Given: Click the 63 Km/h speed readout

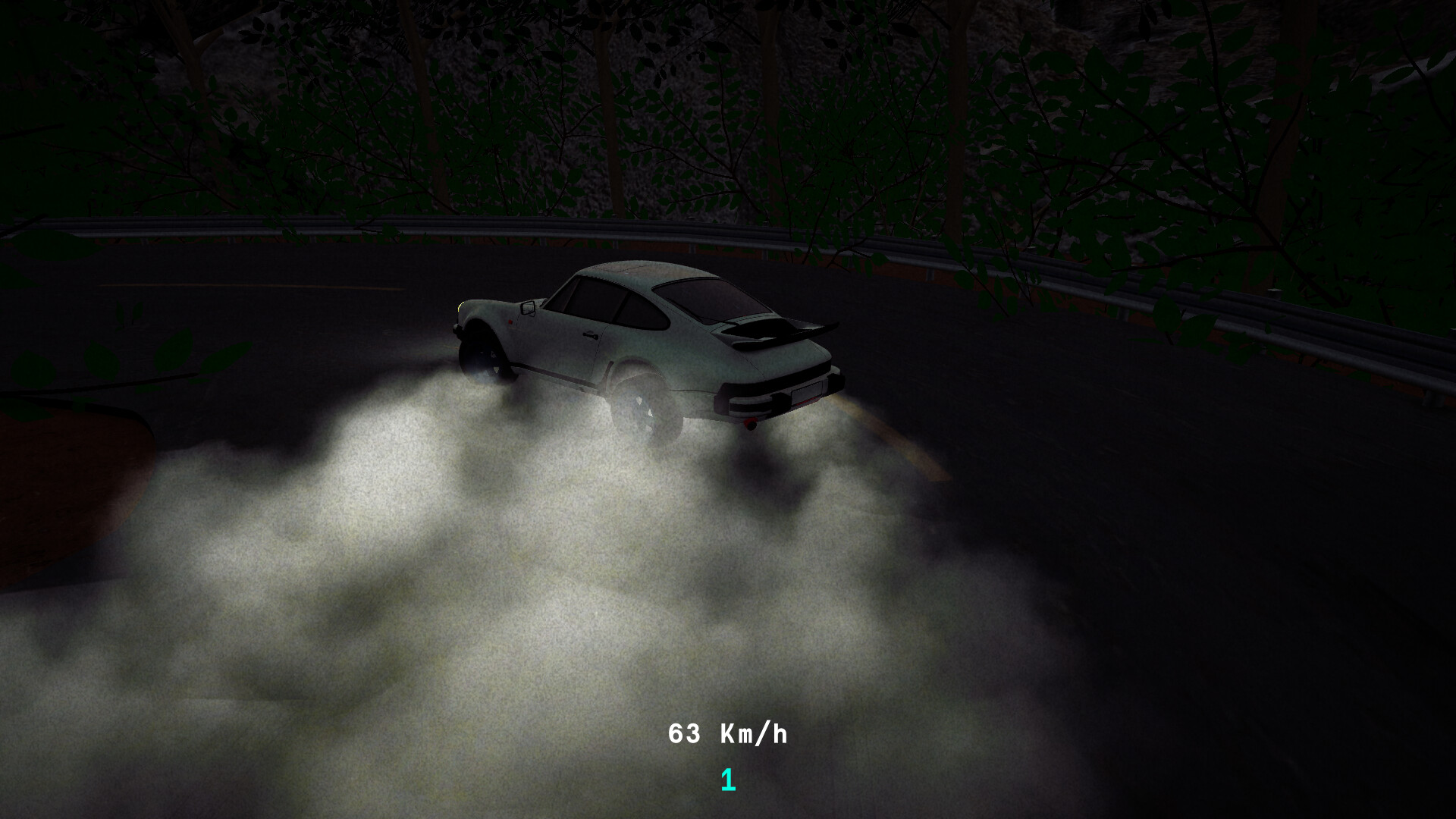Looking at the screenshot, I should point(728,733).
